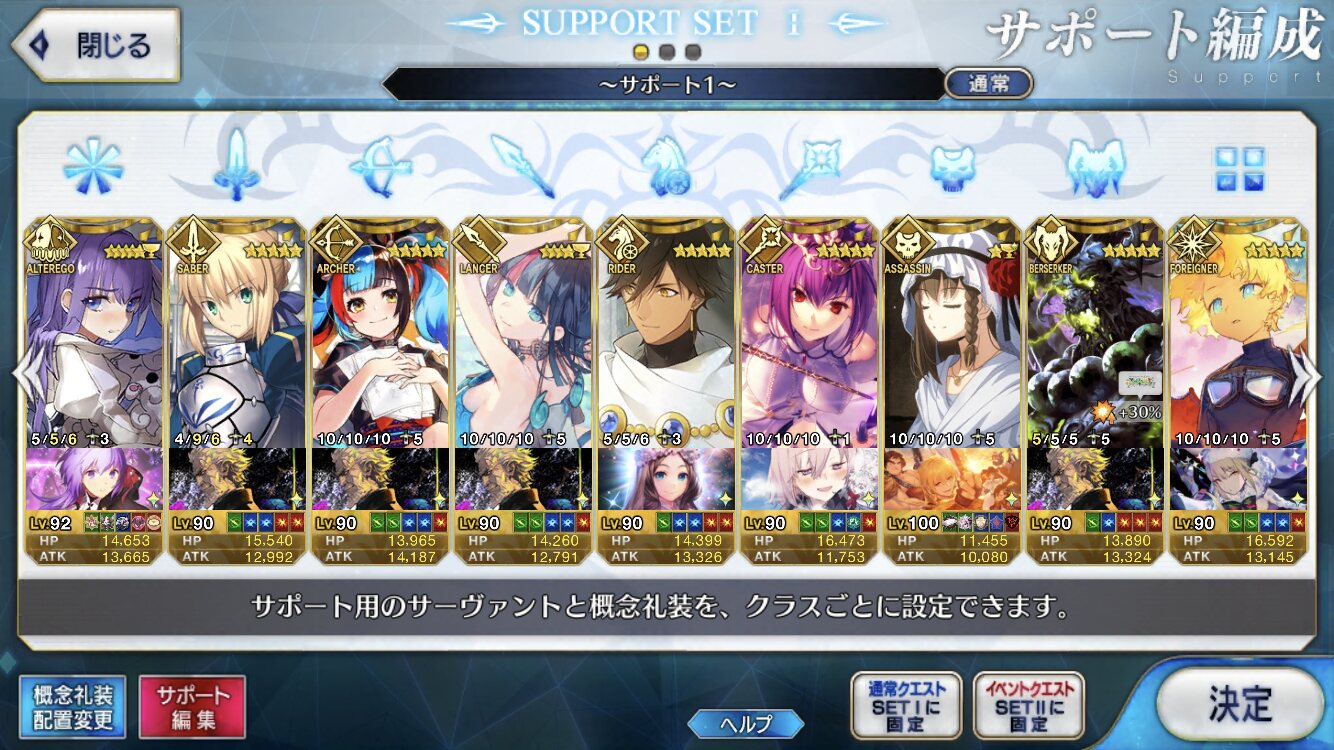Pick the Caster support servant card
Screen dimensions: 1334x750
click(x=808, y=340)
